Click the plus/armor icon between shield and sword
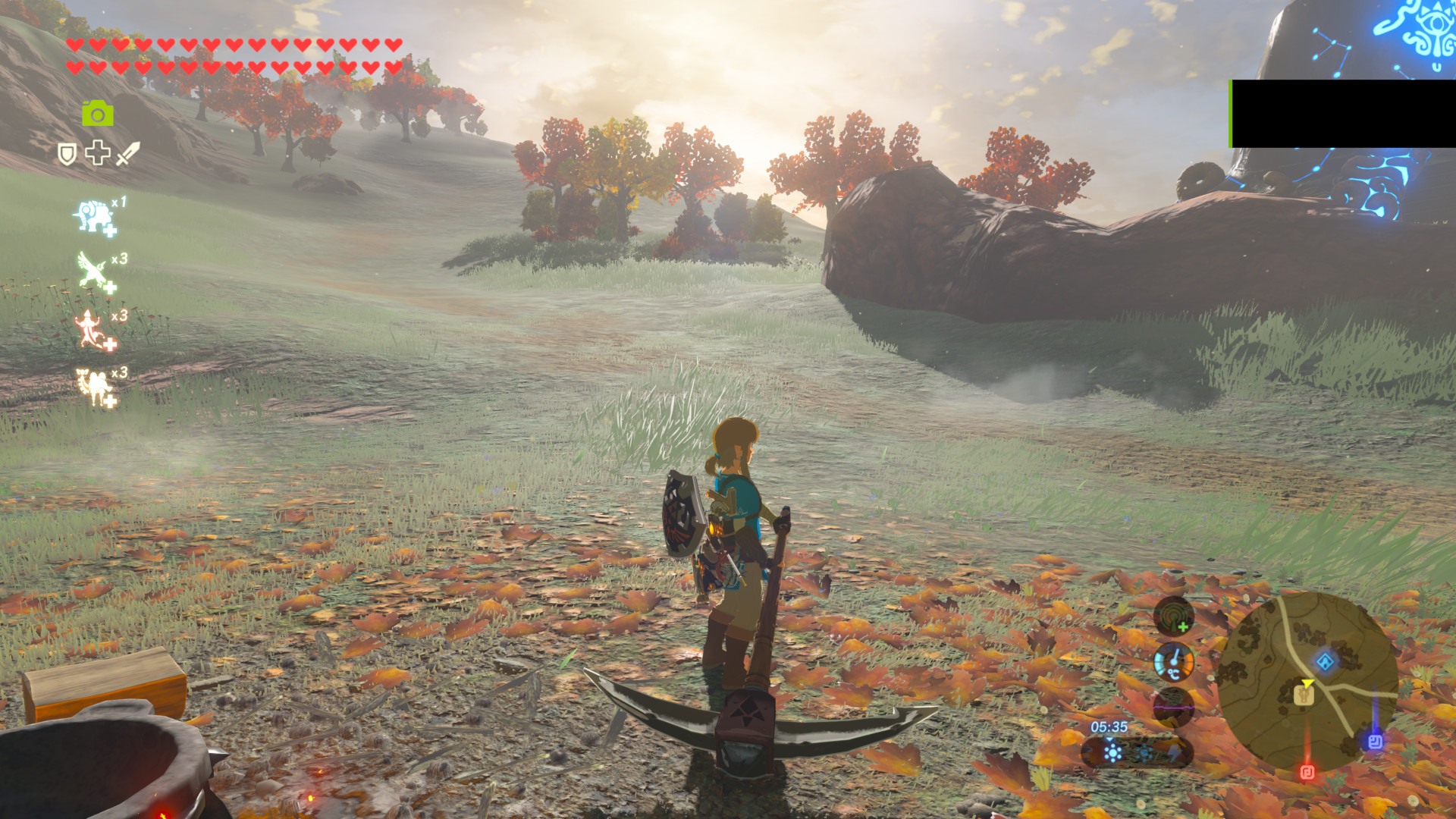The width and height of the screenshot is (1456, 819). (x=97, y=154)
